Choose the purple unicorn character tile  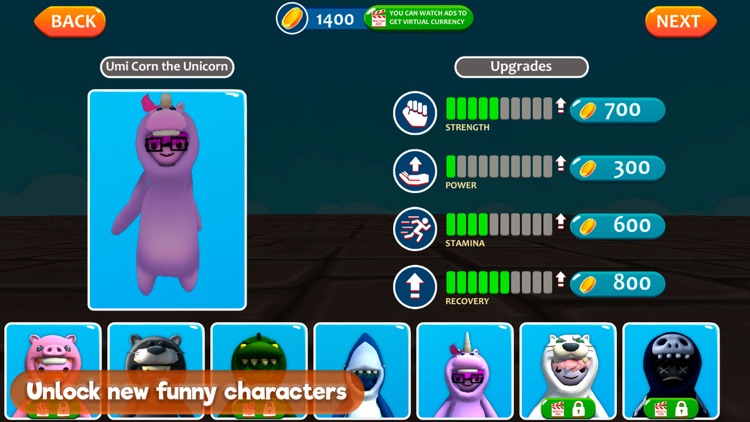pyautogui.click(x=465, y=370)
